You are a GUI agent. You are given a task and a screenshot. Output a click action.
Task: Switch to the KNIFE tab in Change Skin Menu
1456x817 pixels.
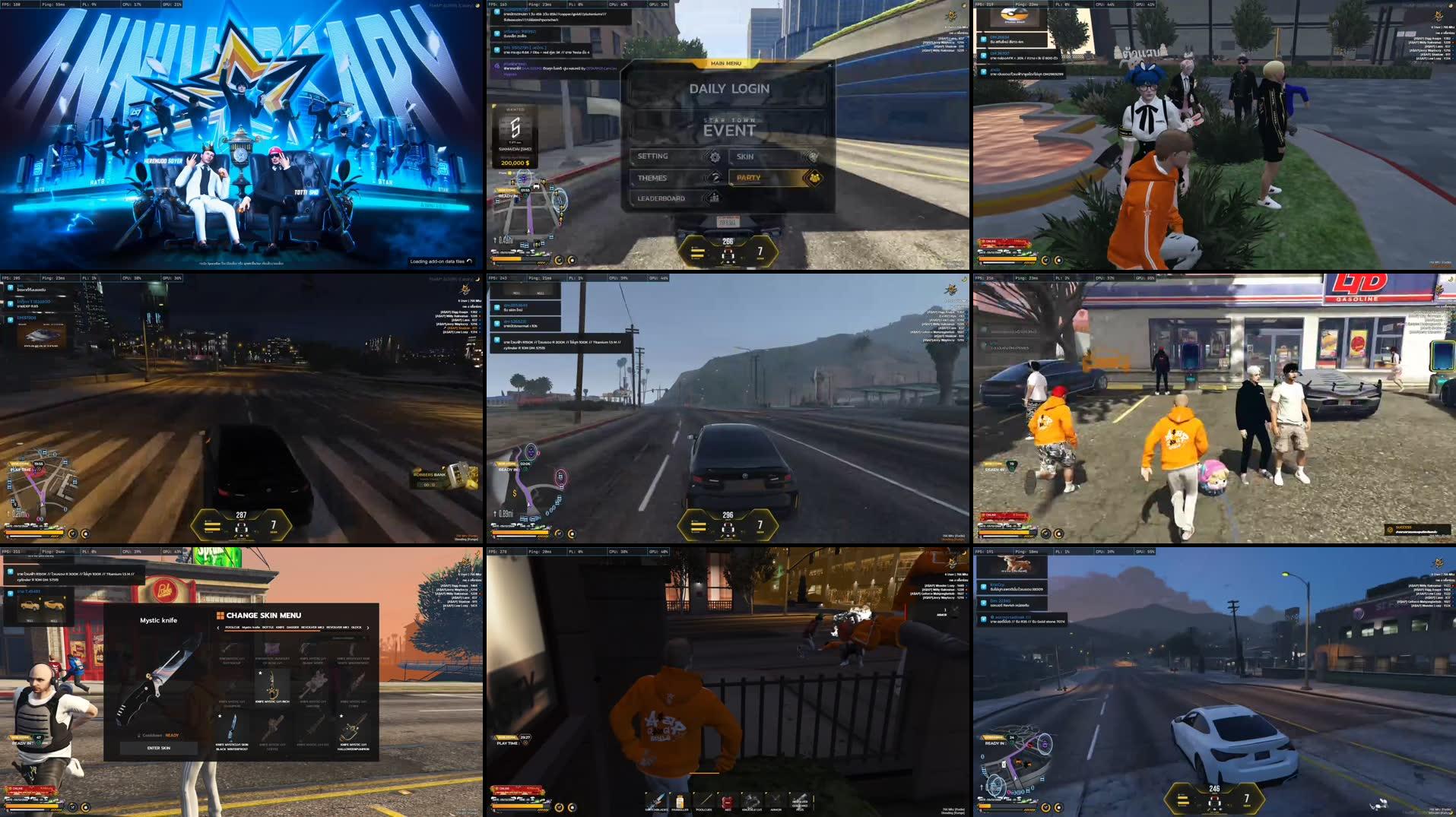(280, 628)
